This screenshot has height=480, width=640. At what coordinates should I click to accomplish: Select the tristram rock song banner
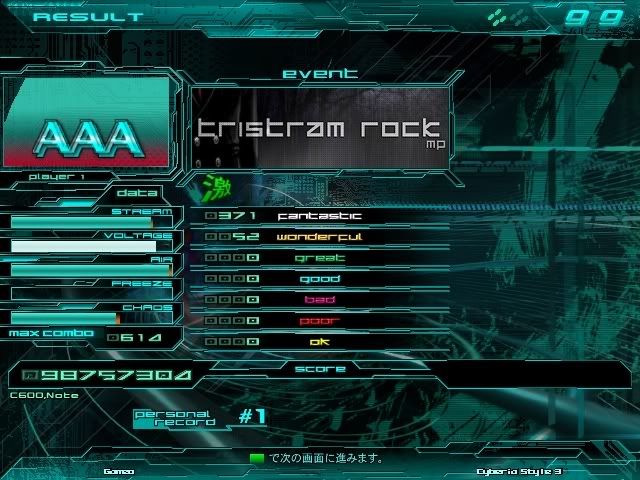tap(318, 129)
